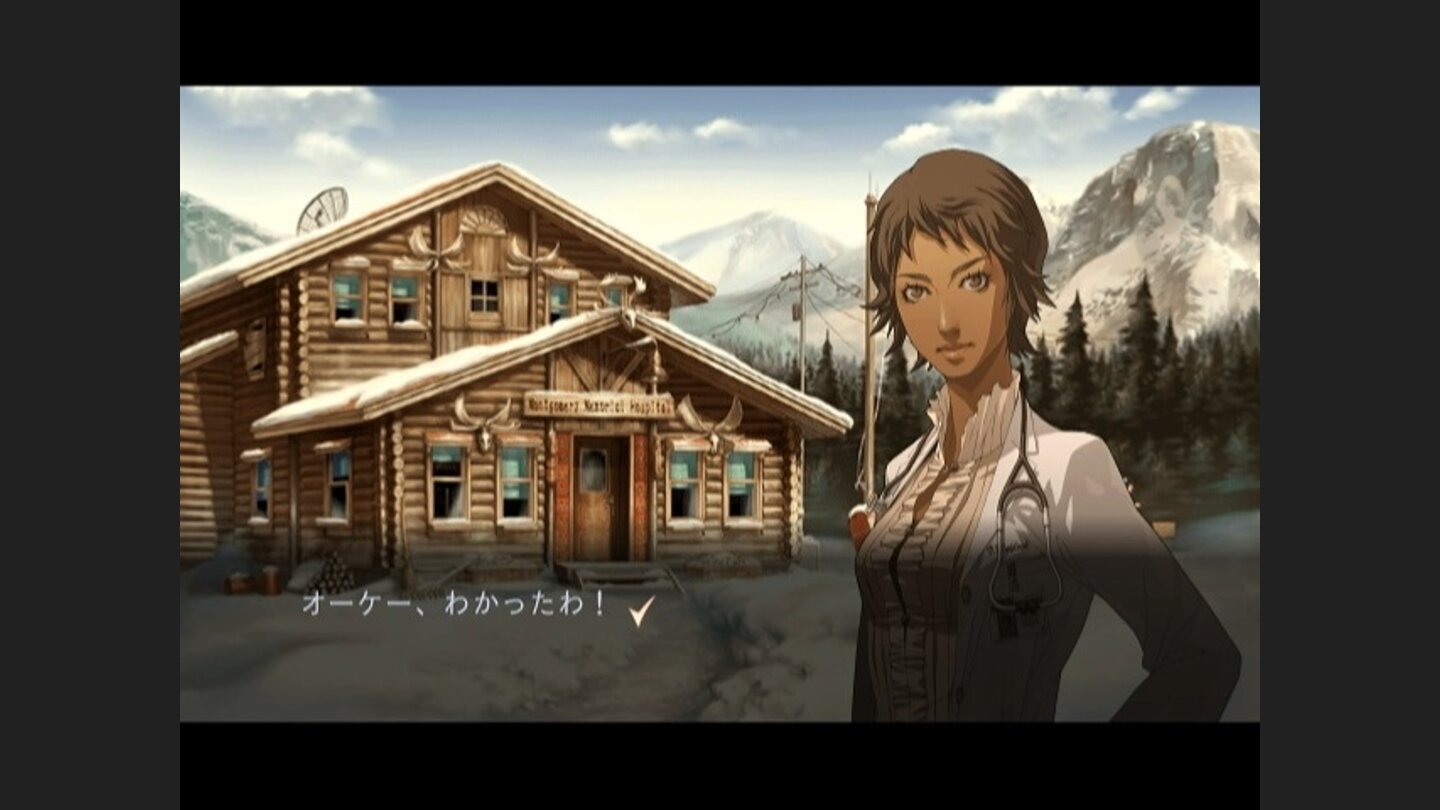Toggle the upper-floor attic window open
The width and height of the screenshot is (1440, 810).
[x=483, y=297]
